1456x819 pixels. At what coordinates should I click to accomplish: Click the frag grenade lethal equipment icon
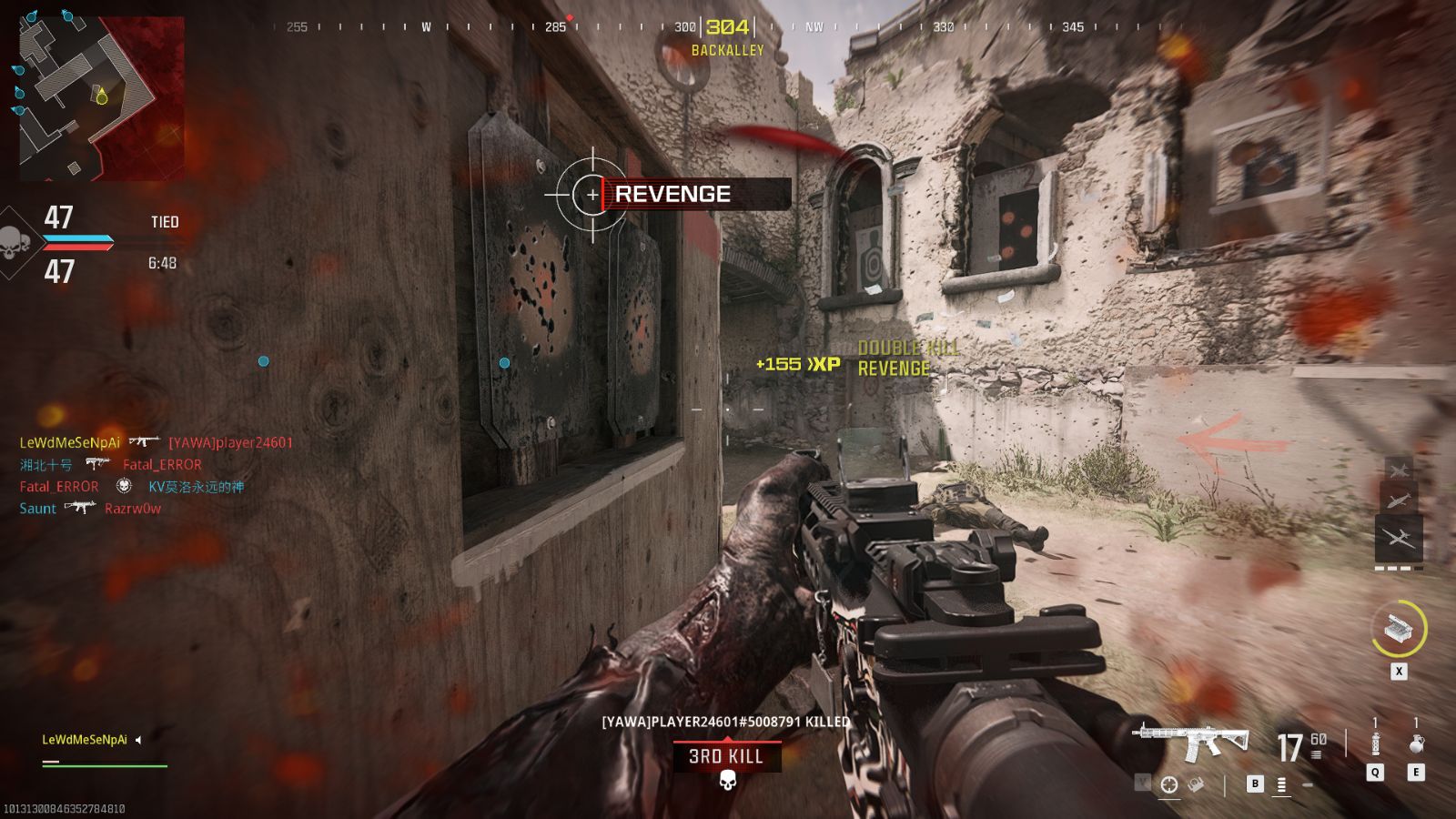[1417, 744]
